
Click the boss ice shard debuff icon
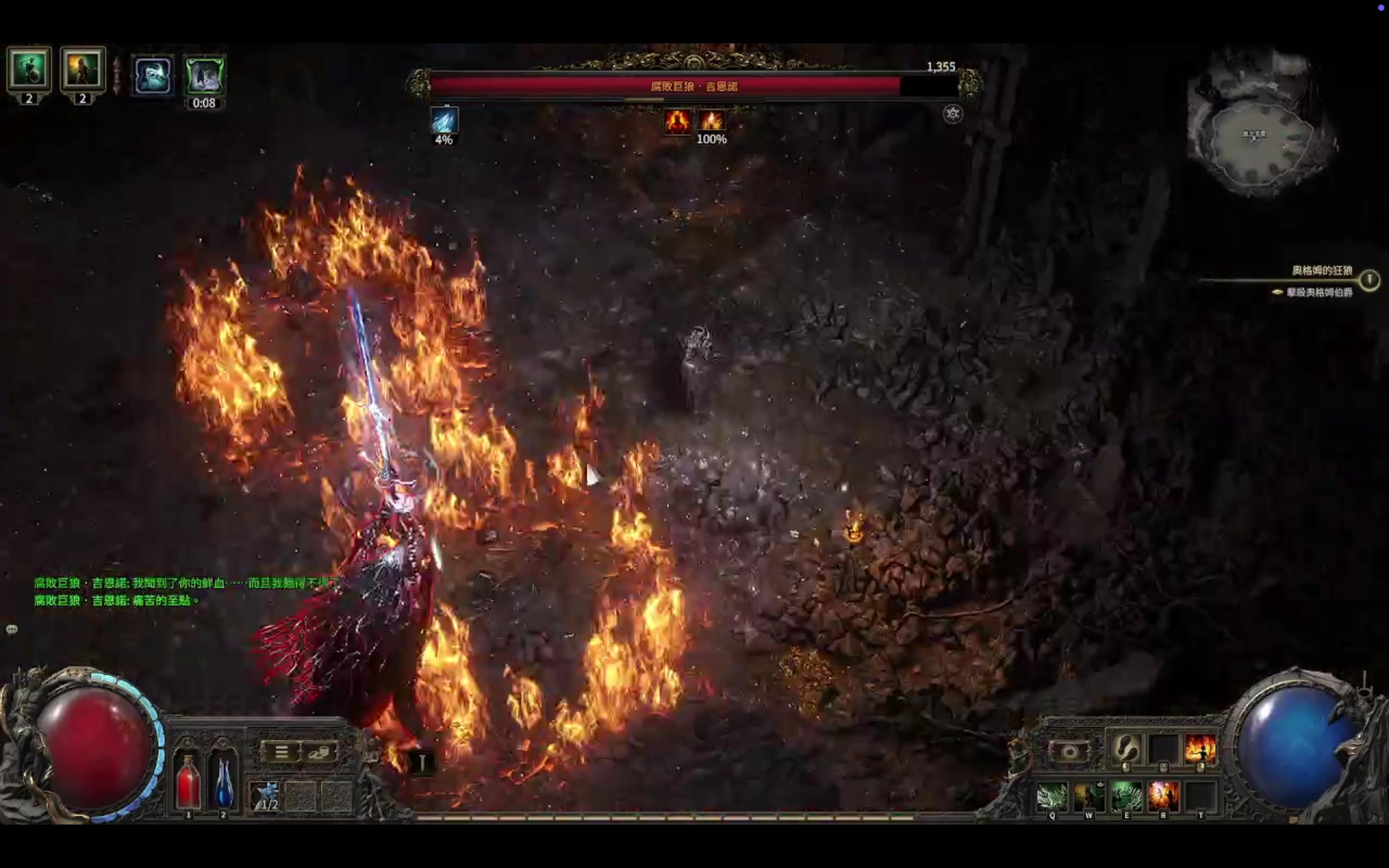point(444,121)
